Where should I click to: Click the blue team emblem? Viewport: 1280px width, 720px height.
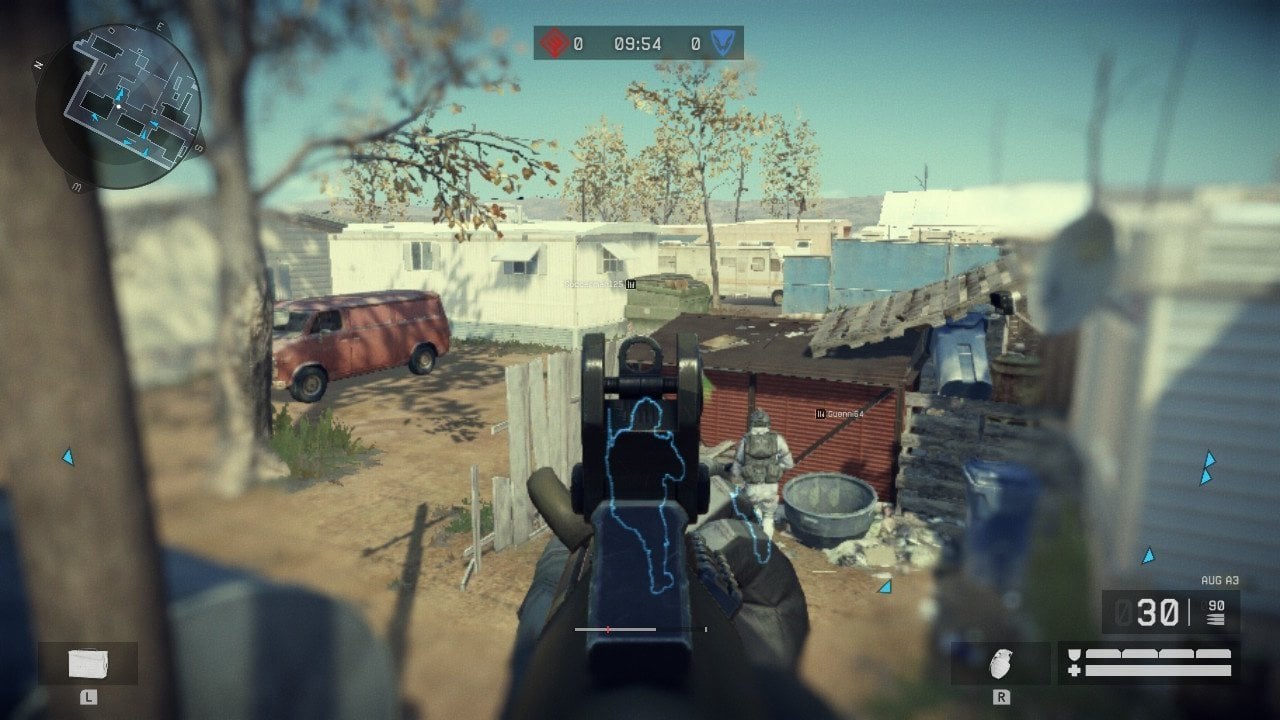721,43
